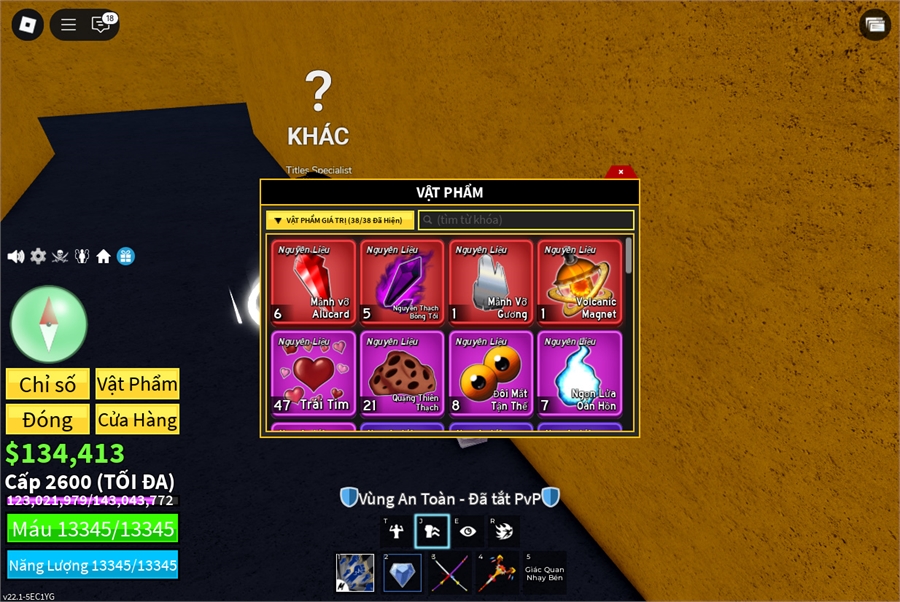
Task: Toggle the sound speaker icon
Action: pos(16,256)
